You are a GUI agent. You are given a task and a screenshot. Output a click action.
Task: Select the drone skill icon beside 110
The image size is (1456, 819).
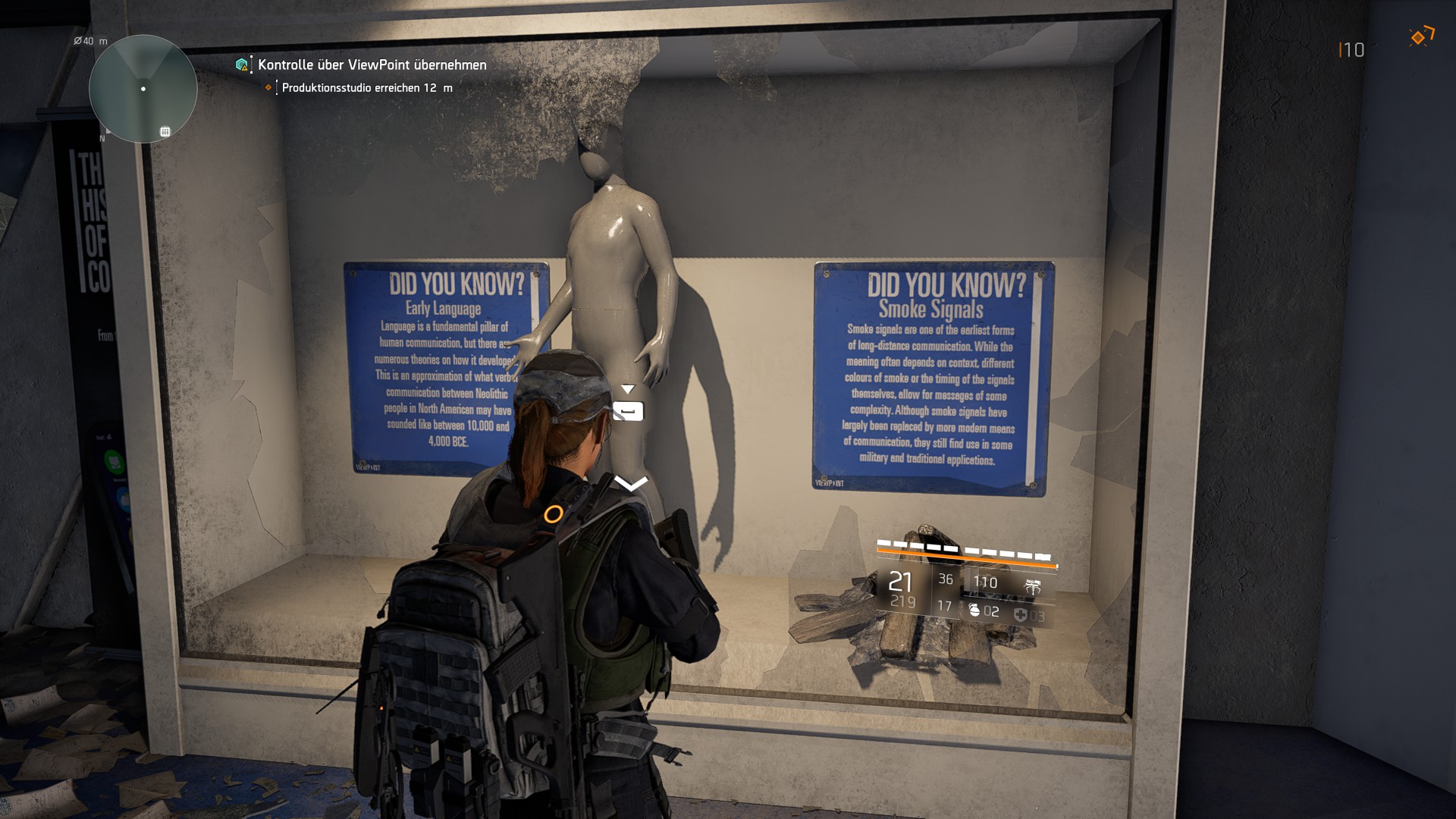(1033, 586)
